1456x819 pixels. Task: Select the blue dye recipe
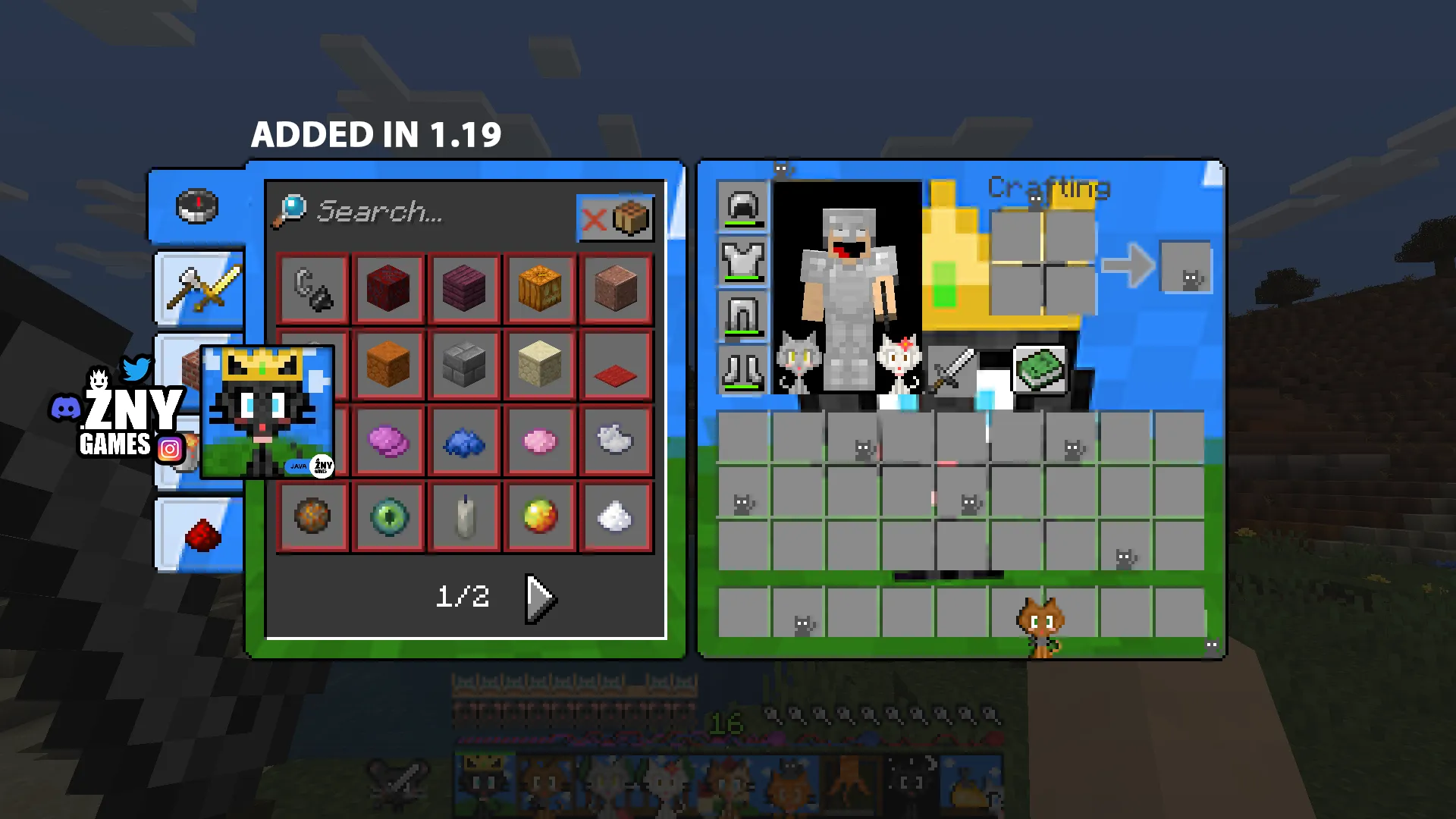pos(465,441)
